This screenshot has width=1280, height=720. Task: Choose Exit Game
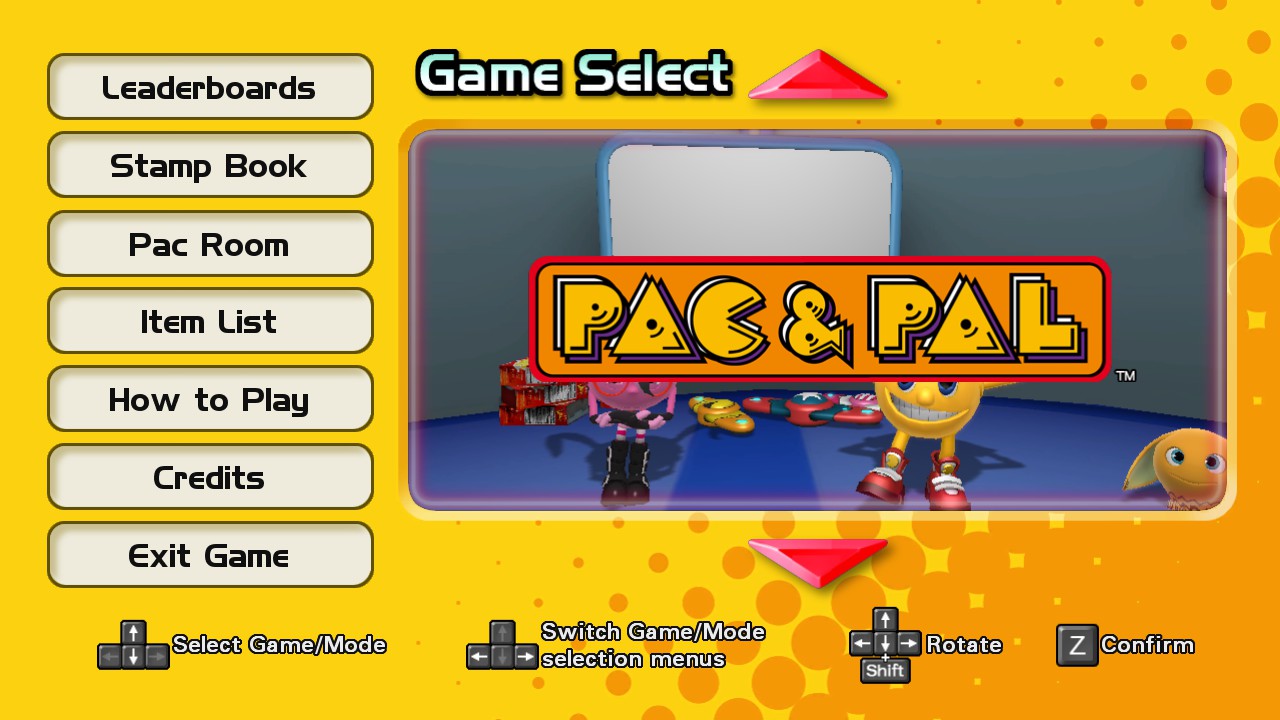tap(210, 555)
